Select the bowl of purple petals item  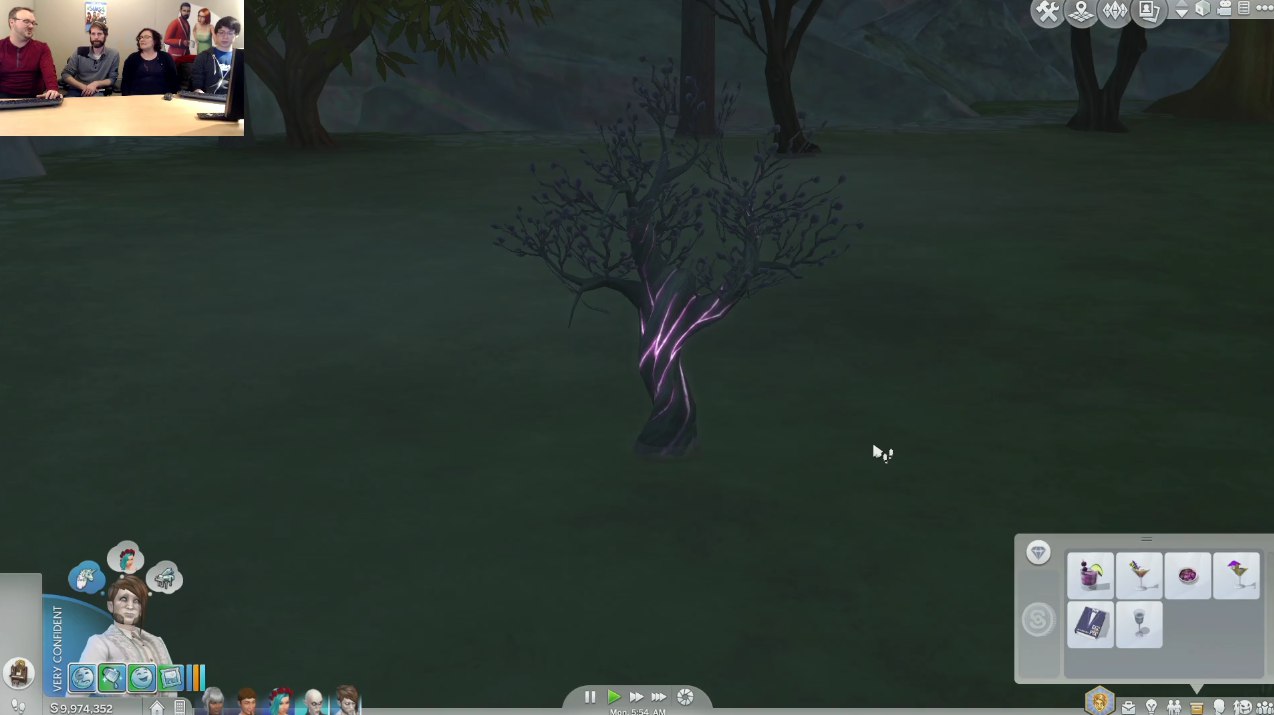coord(1188,576)
